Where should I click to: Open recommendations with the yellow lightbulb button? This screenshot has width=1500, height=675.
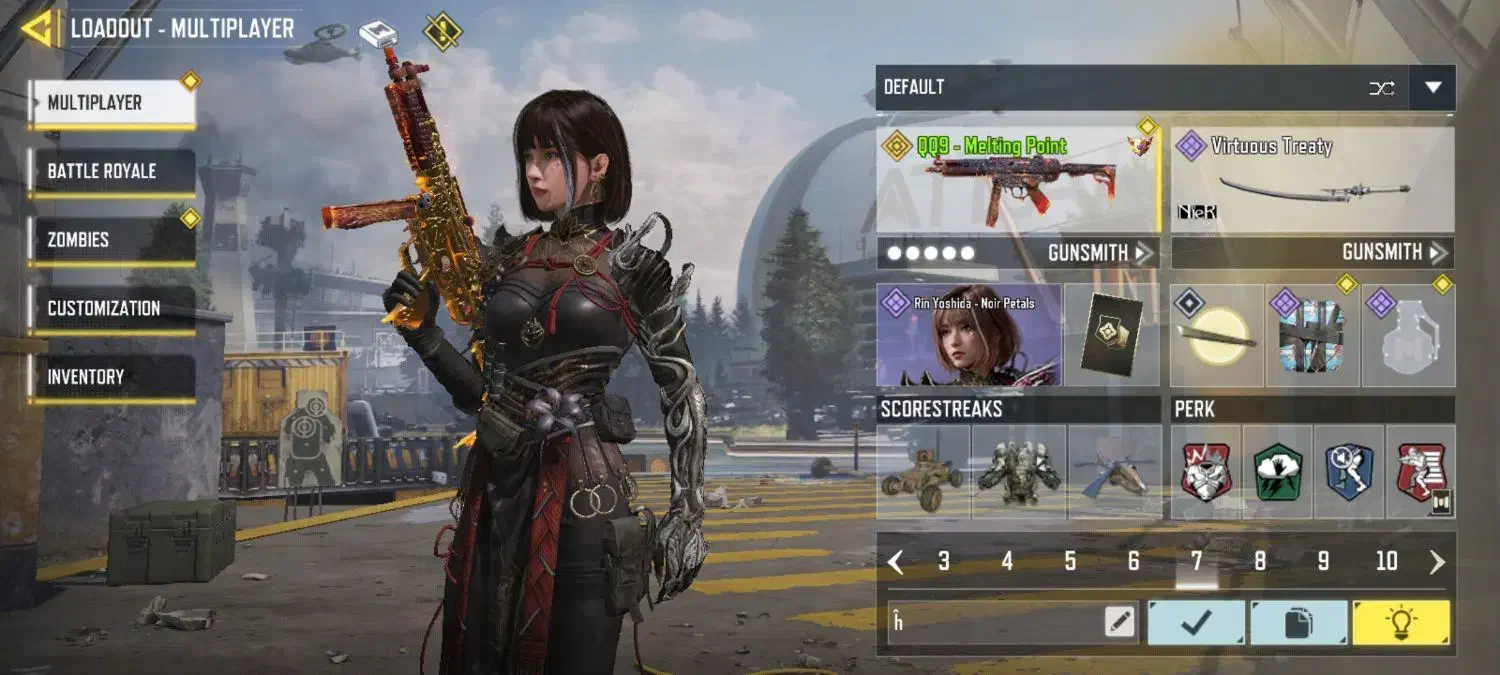1400,623
